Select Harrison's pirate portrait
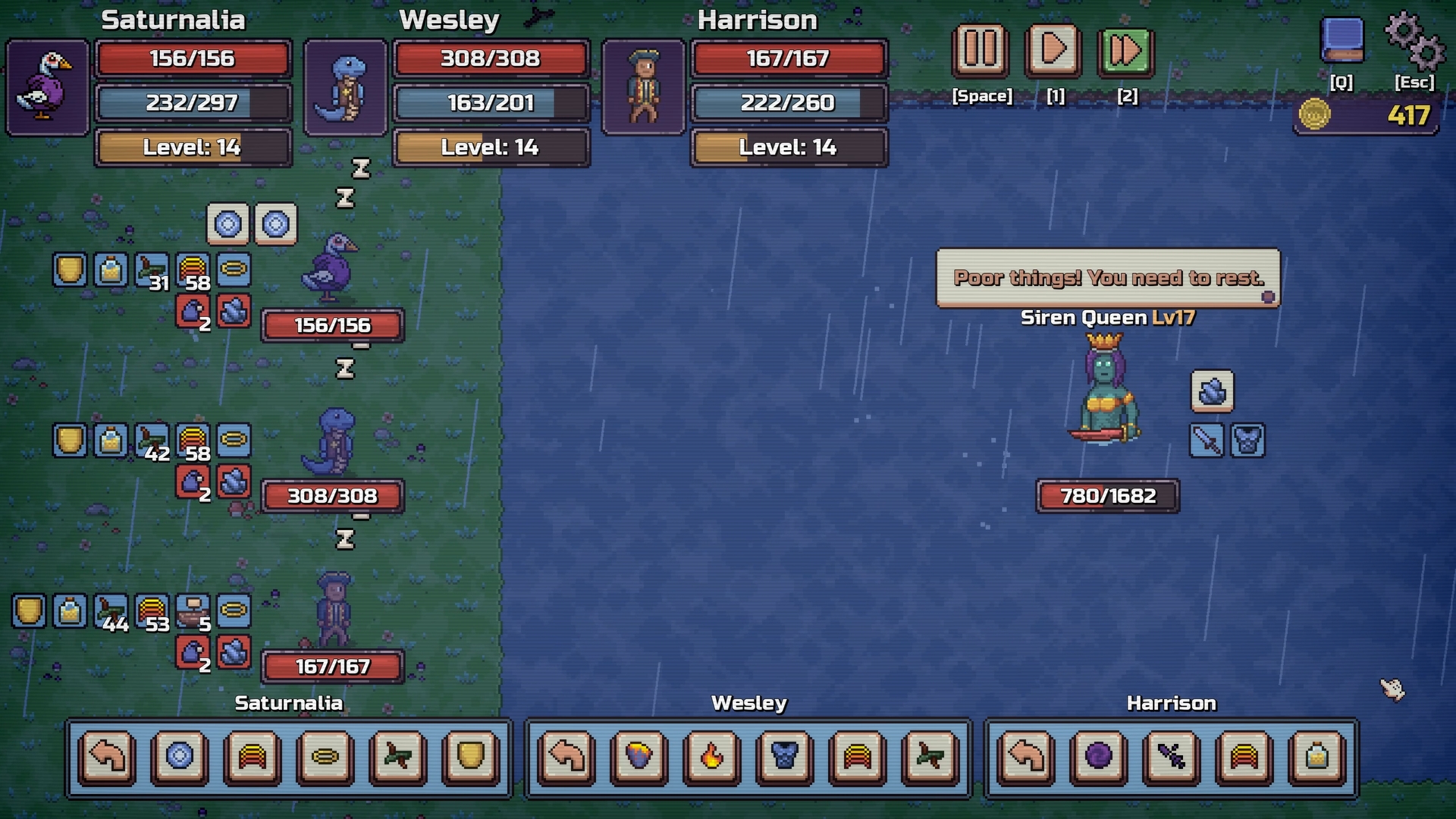The width and height of the screenshot is (1456, 819). pyautogui.click(x=644, y=87)
